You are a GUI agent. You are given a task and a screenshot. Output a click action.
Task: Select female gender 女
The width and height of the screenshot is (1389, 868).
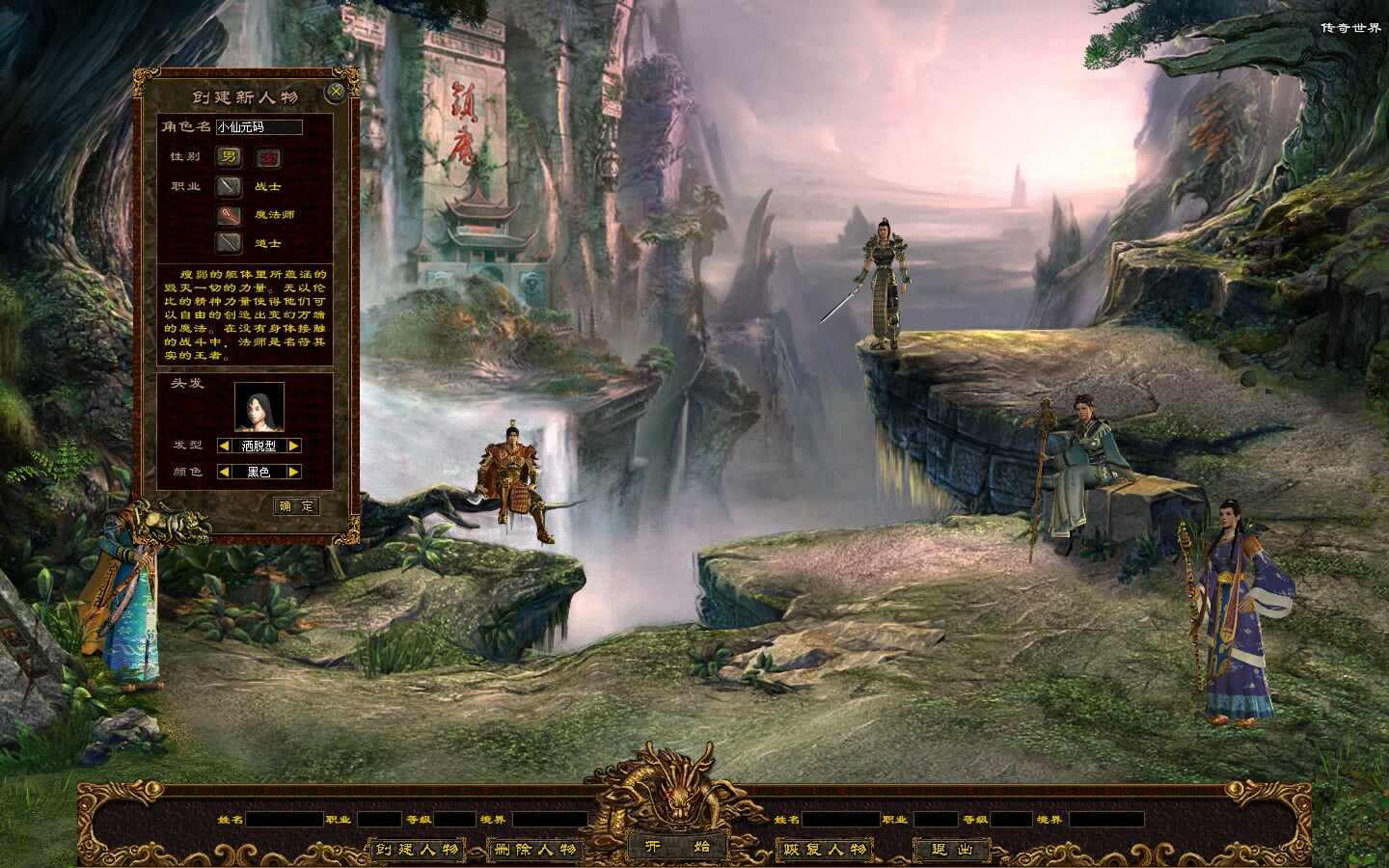pyautogui.click(x=267, y=157)
